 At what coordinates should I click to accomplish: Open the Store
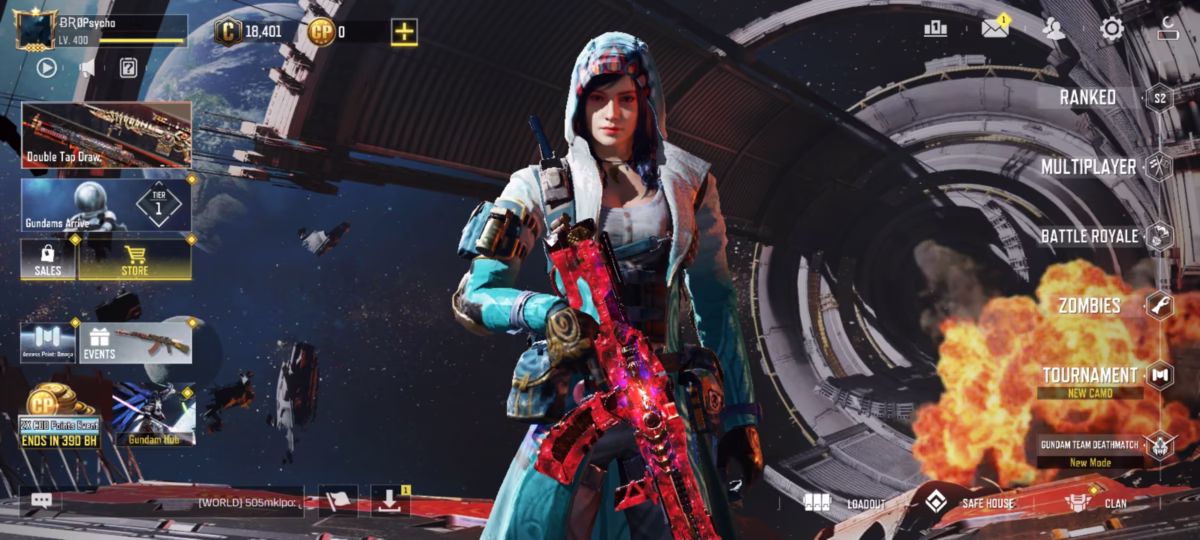coord(135,259)
